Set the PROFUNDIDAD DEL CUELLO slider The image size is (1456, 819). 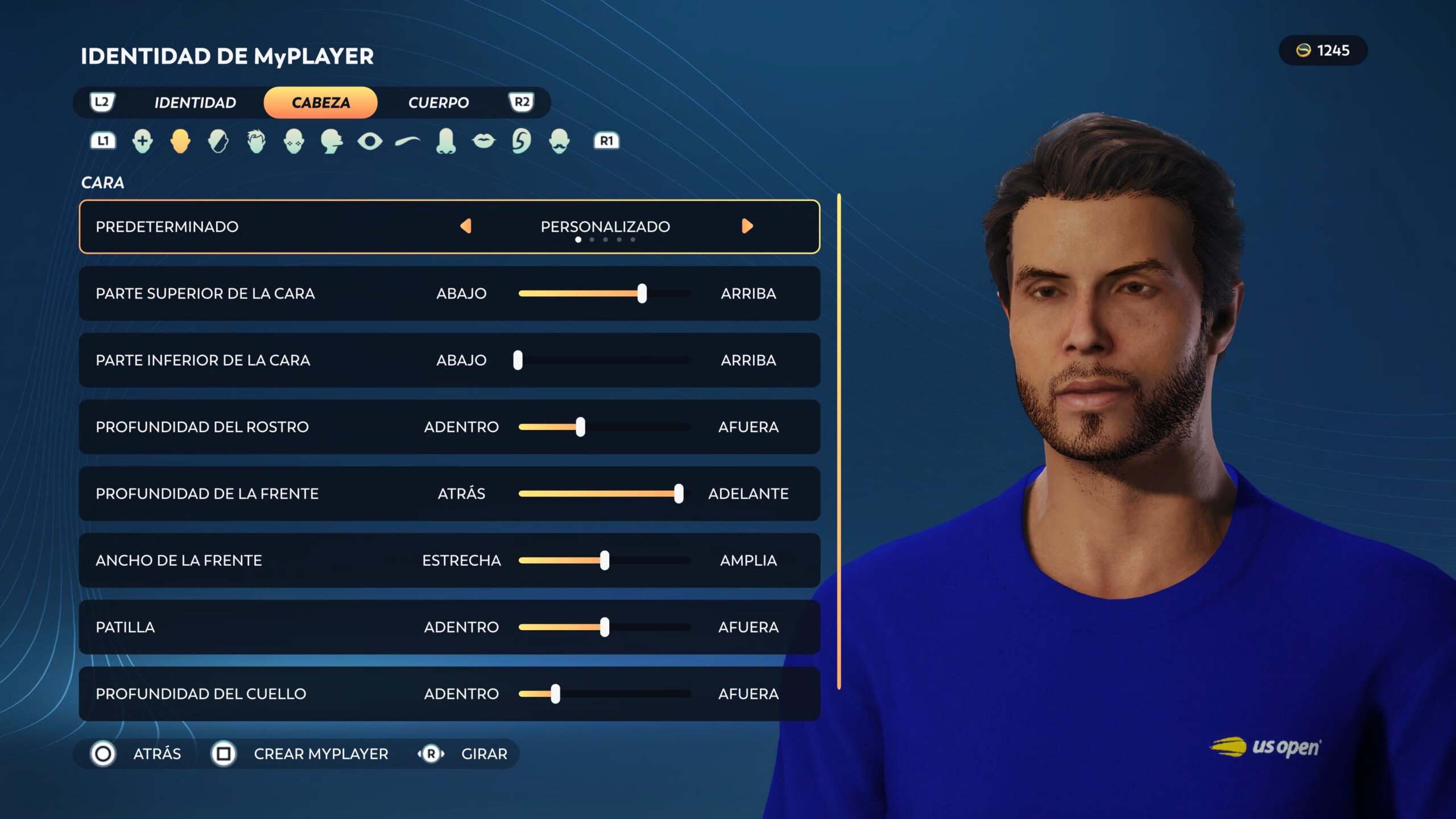coord(555,694)
